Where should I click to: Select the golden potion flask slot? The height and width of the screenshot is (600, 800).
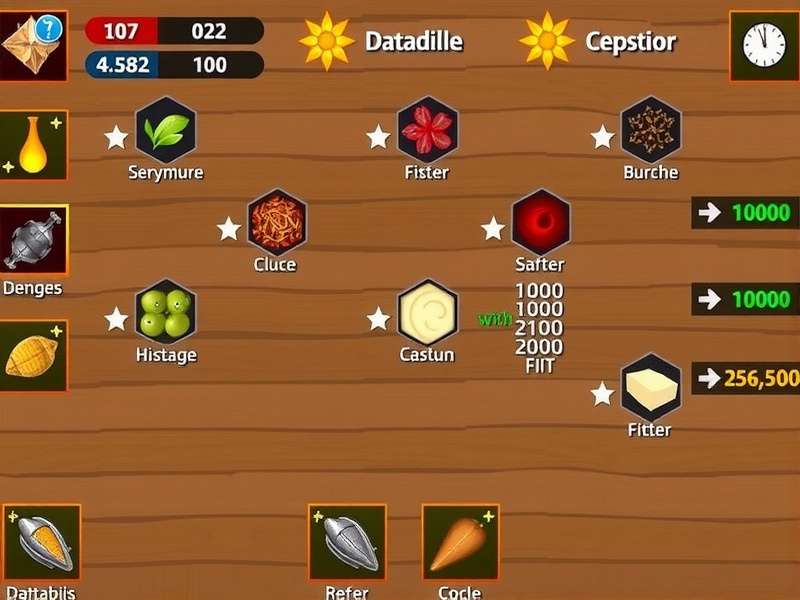coord(34,146)
